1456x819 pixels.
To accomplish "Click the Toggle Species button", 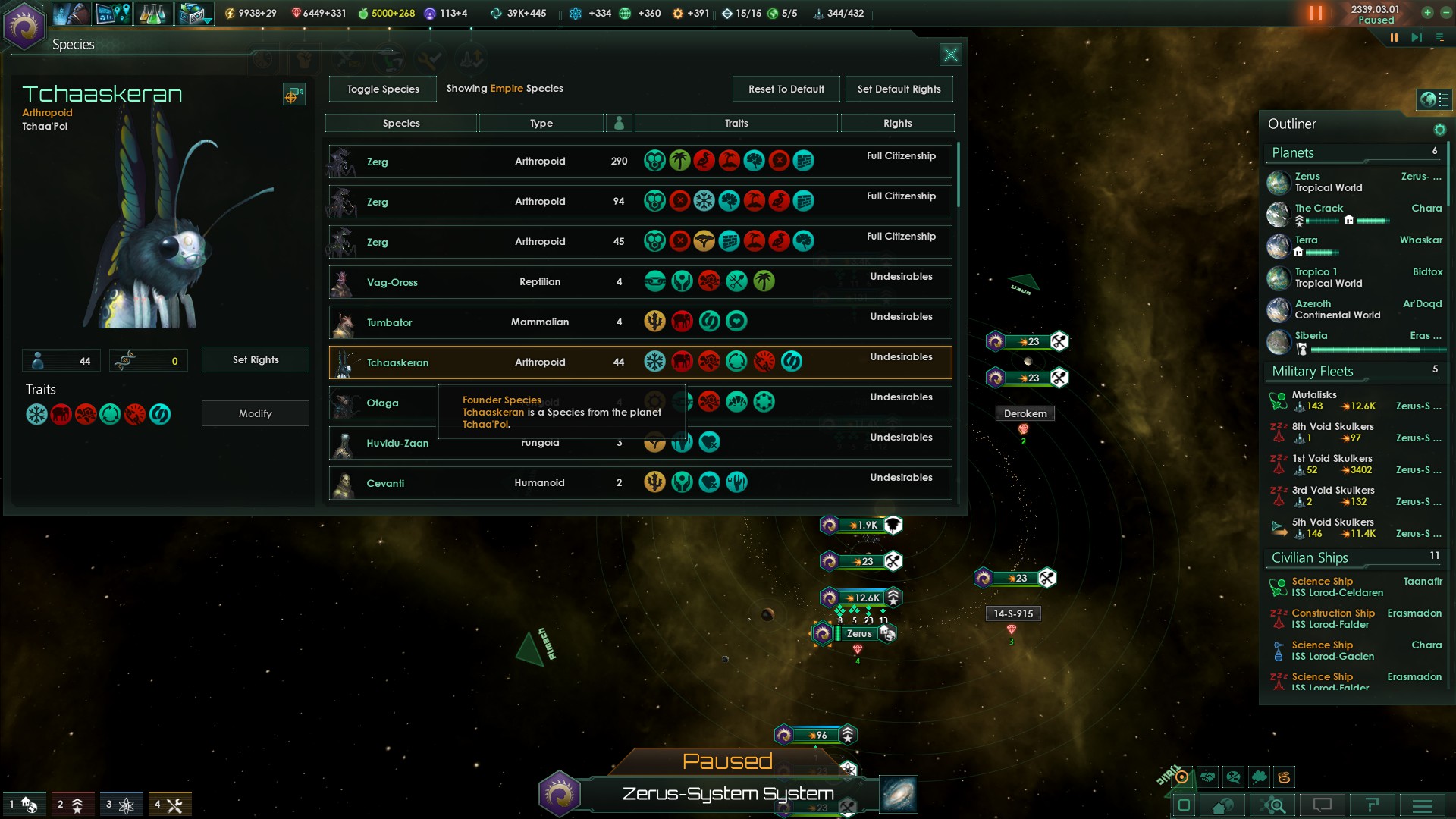I will tap(382, 89).
